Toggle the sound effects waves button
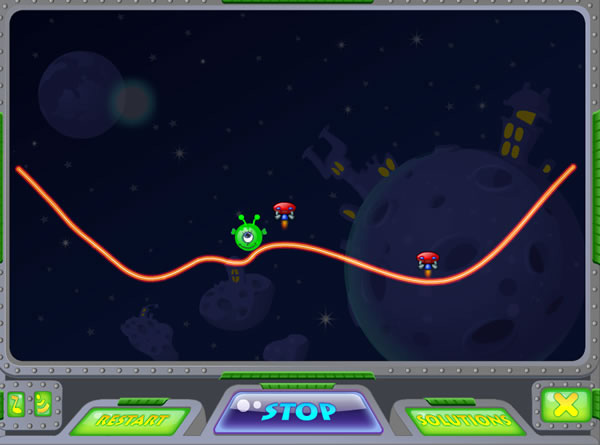 click(x=43, y=404)
